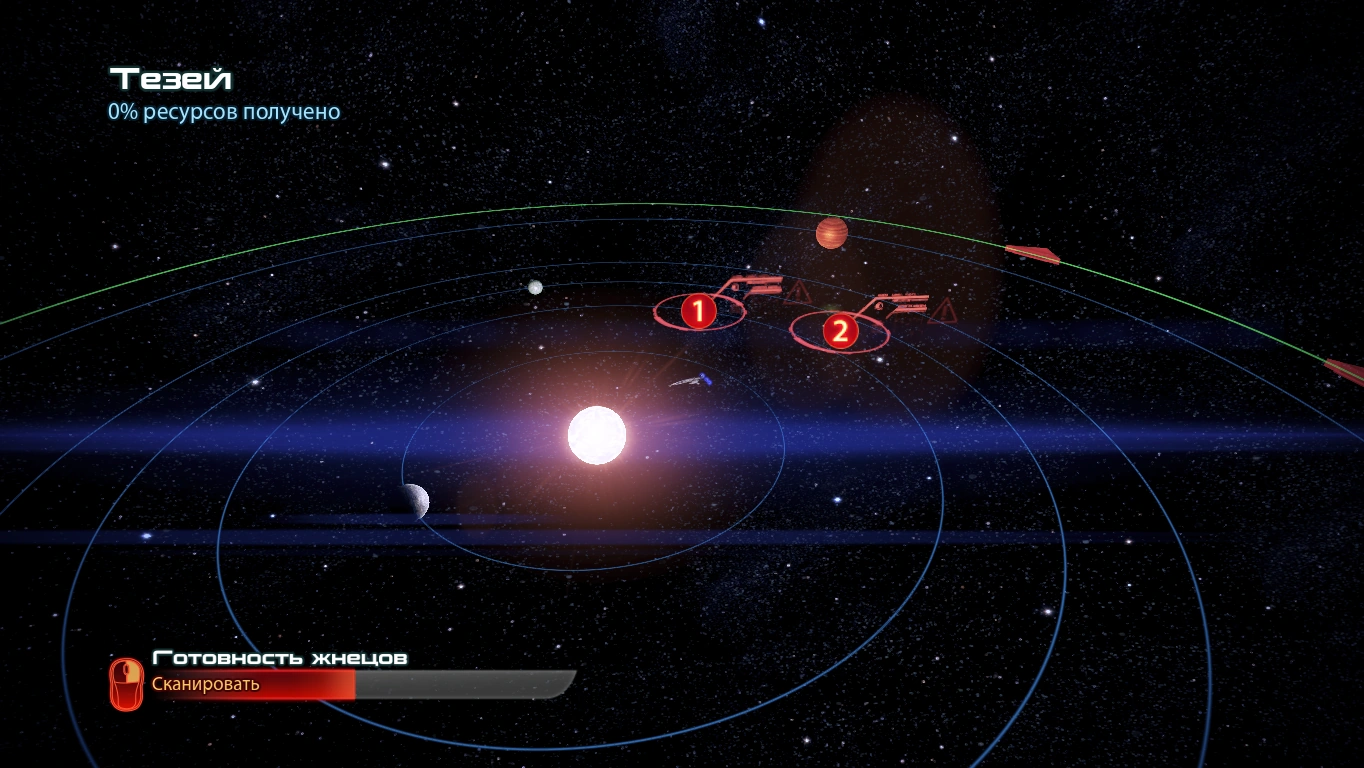Choose the gray planet on the inner orbit
Image resolution: width=1364 pixels, height=768 pixels.
[x=414, y=501]
